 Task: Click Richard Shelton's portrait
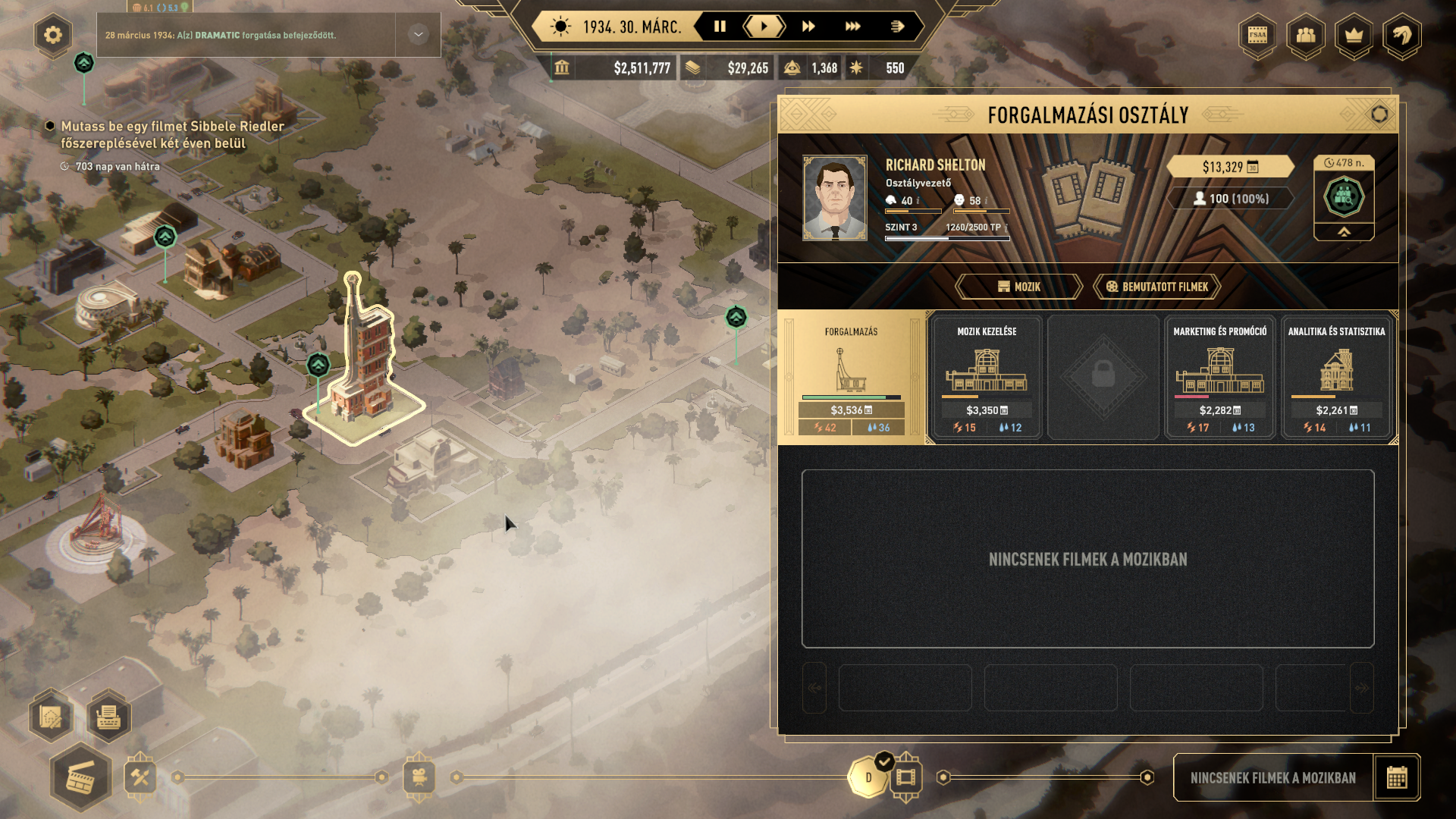pos(834,198)
